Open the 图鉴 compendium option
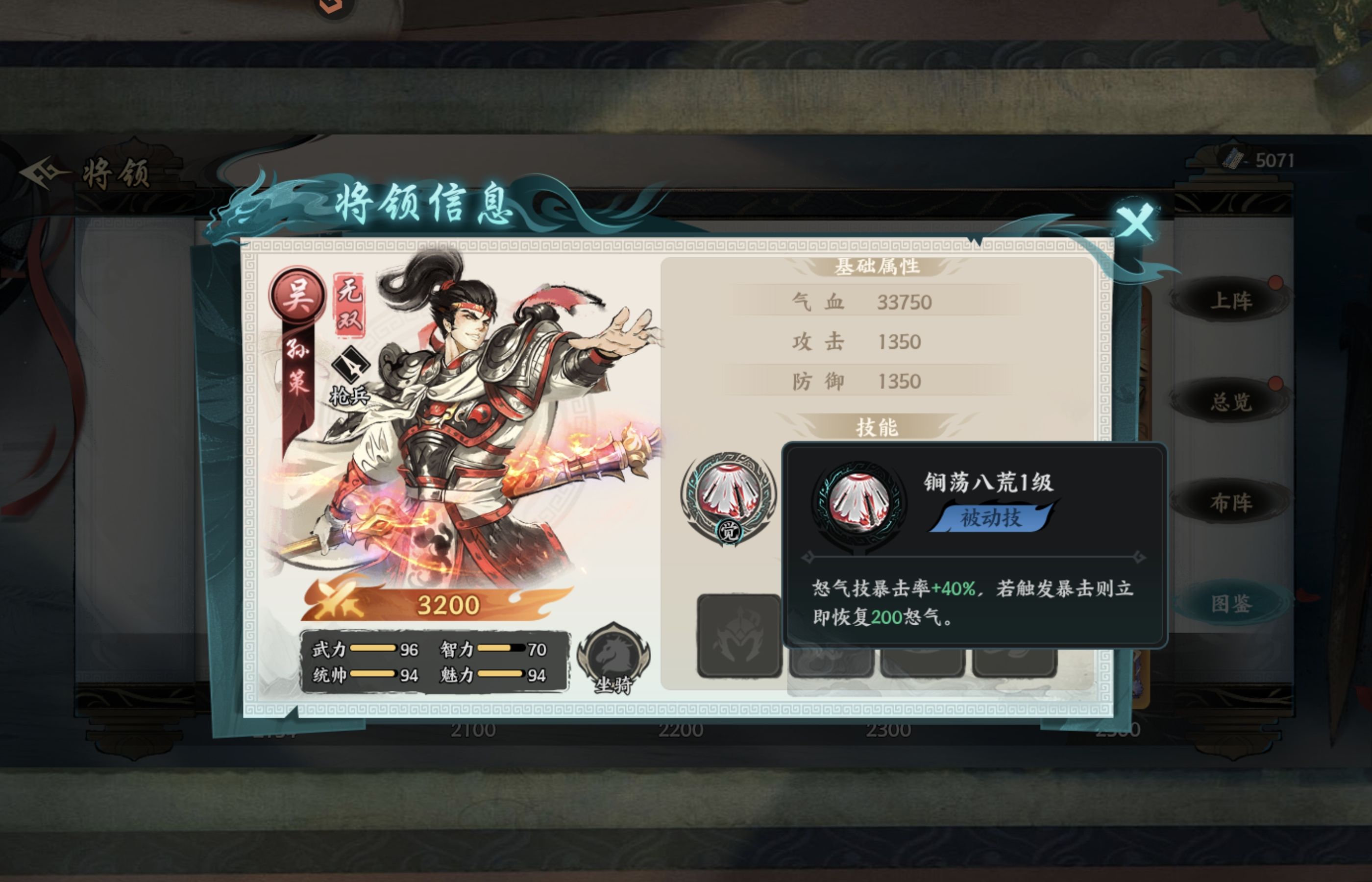The width and height of the screenshot is (1372, 882). 1232,601
